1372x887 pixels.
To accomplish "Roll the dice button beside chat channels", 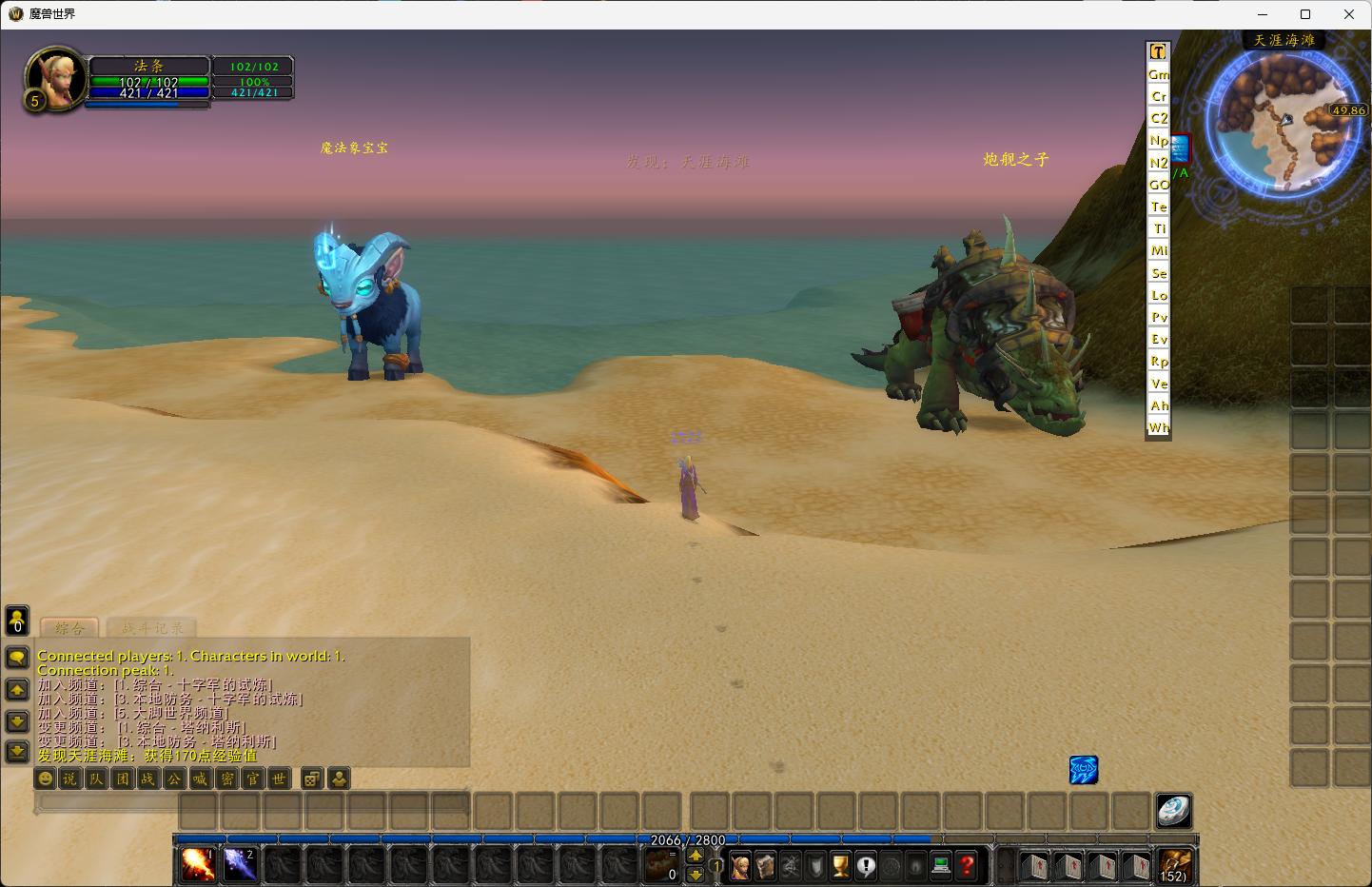I will (311, 779).
